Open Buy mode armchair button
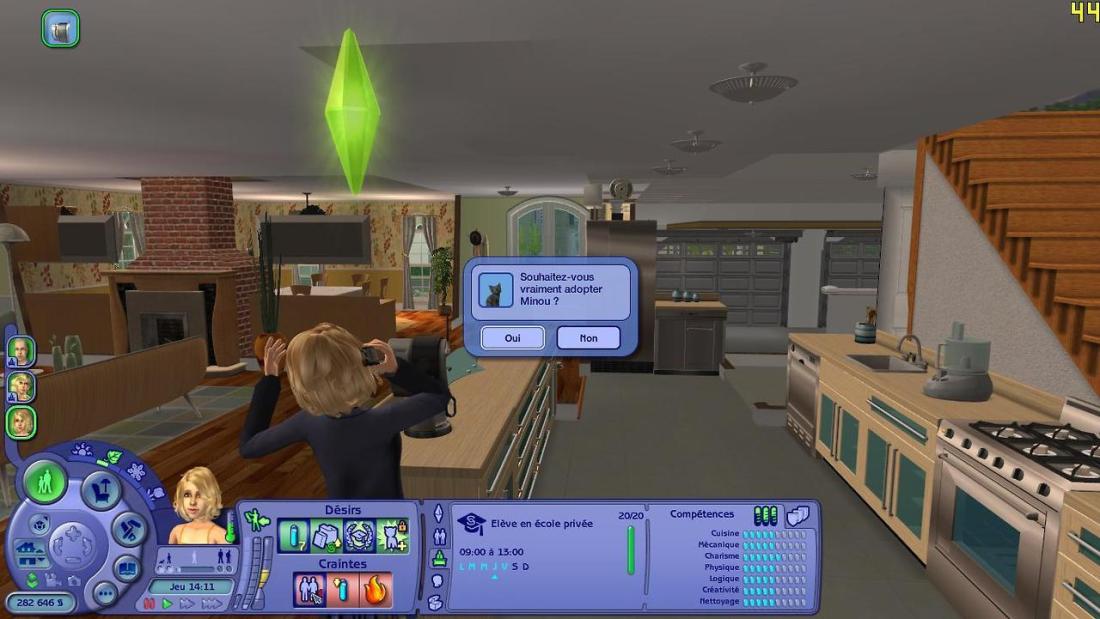The image size is (1100, 619). pyautogui.click(x=100, y=491)
